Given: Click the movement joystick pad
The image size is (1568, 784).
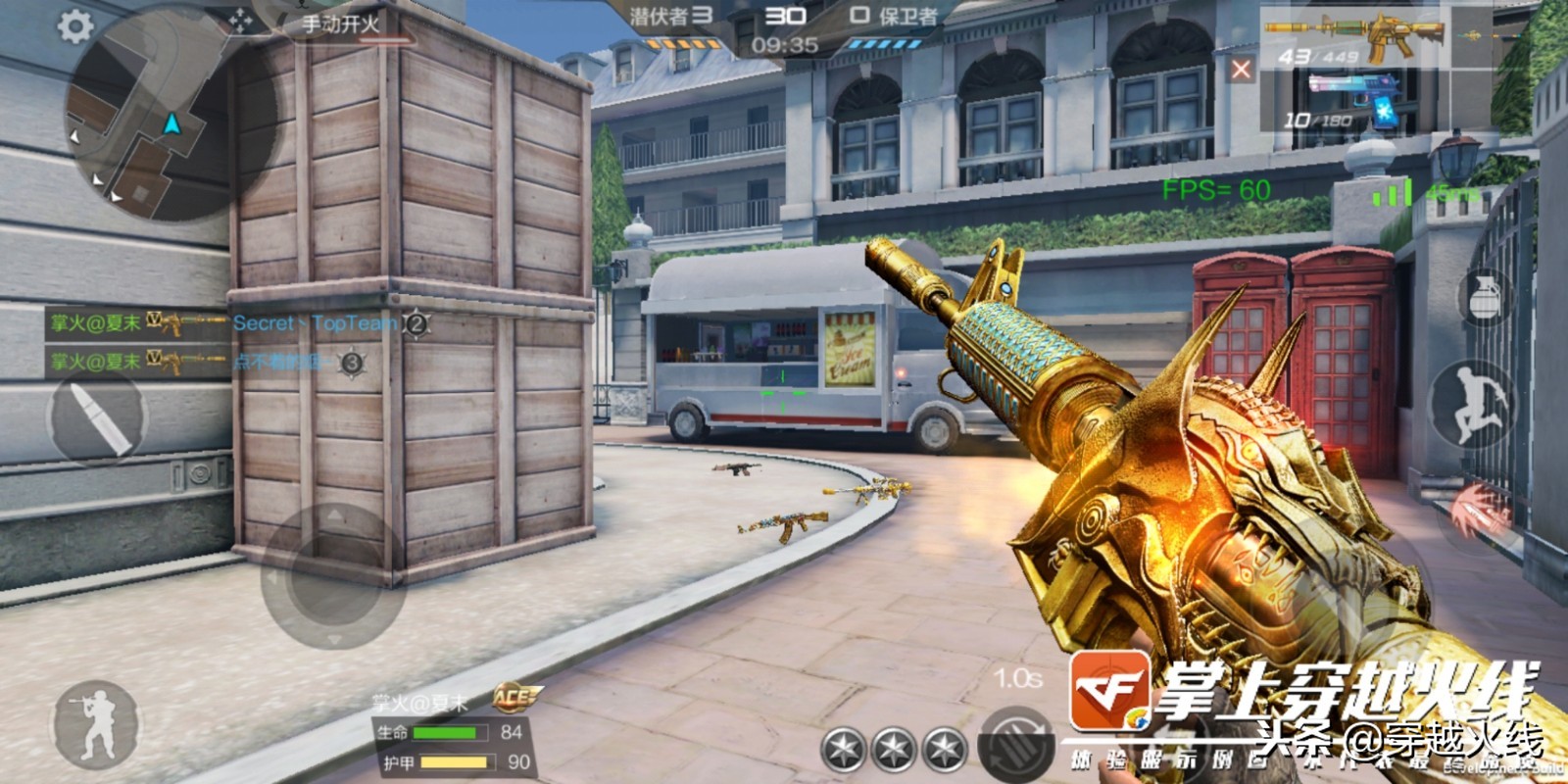Looking at the screenshot, I should click(x=333, y=575).
